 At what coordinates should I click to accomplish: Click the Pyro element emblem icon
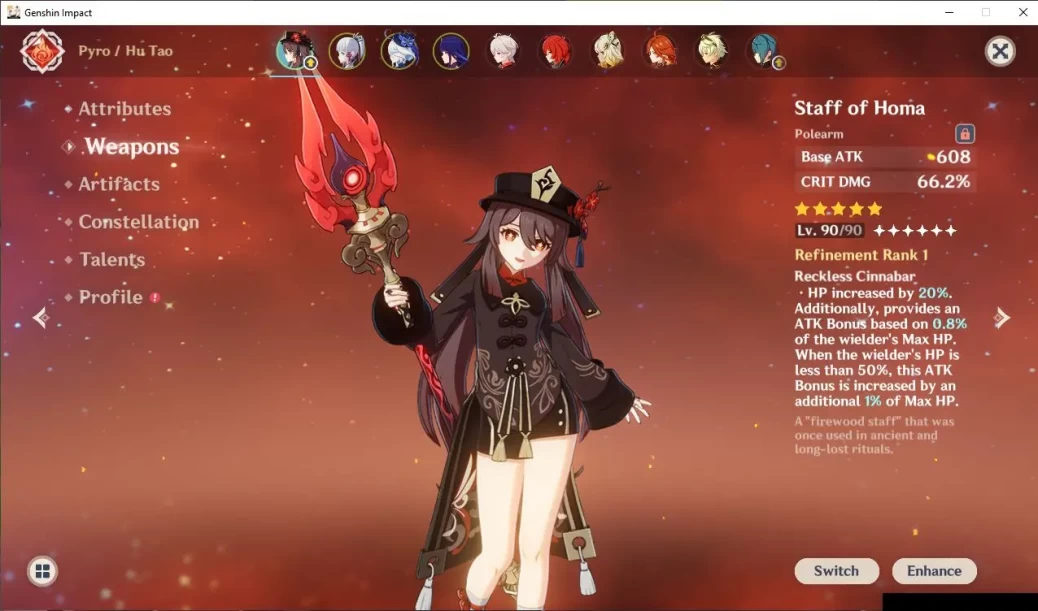tap(43, 52)
